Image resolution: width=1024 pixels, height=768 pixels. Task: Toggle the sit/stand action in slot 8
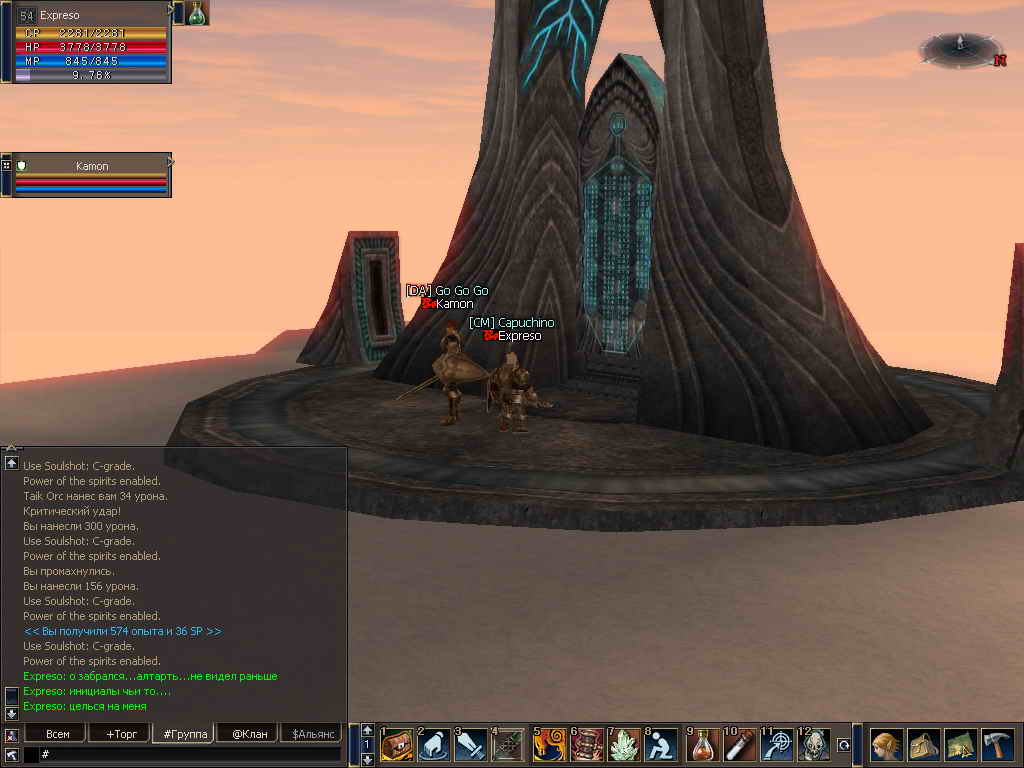[x=661, y=745]
